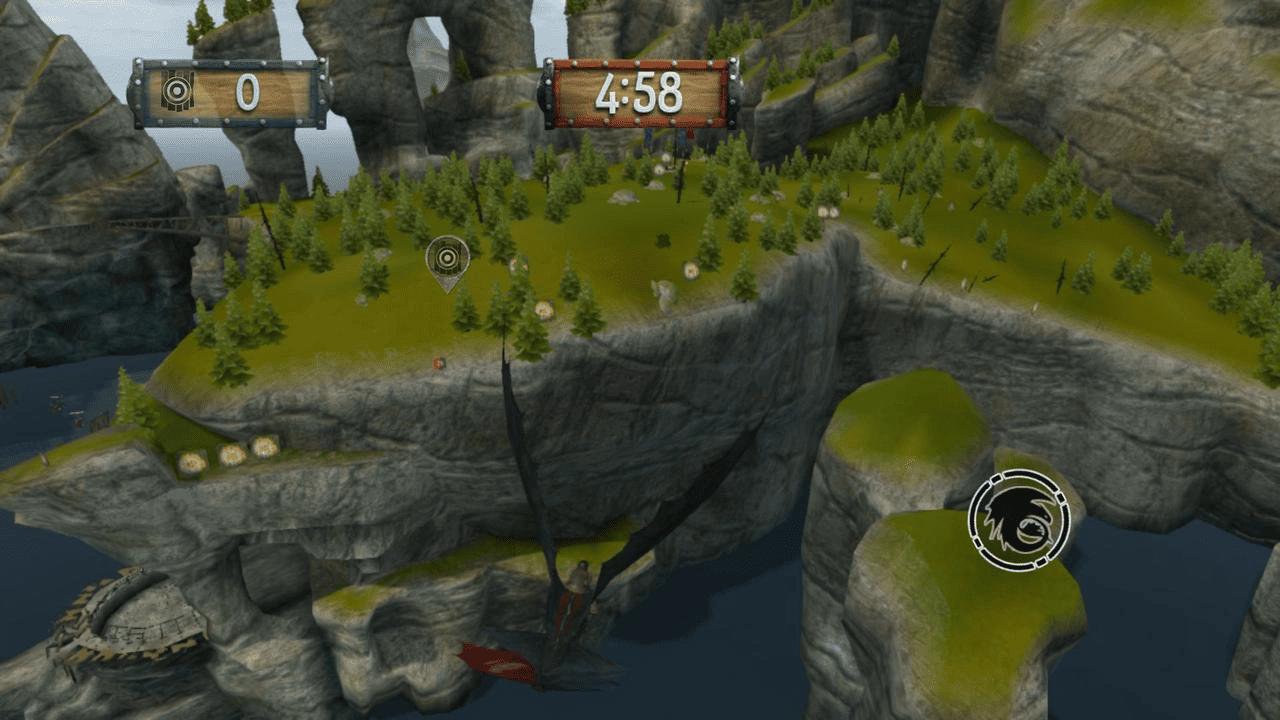
Task: Click the leftmost wooden target on the lower ledge
Action: 192,461
